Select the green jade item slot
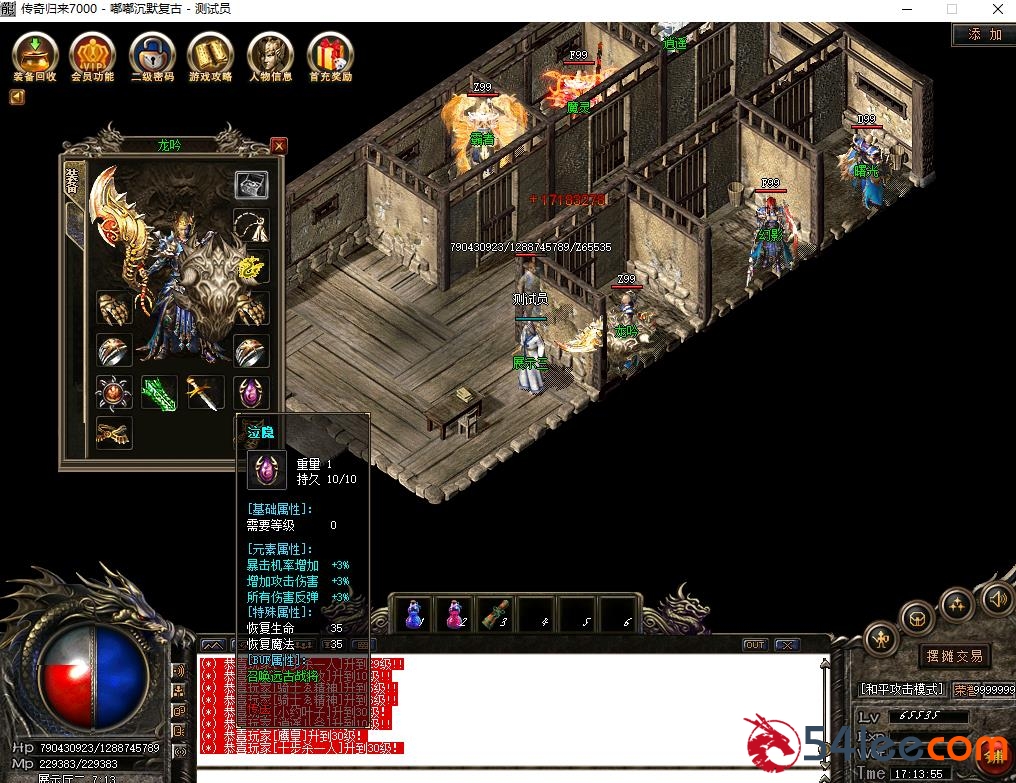 click(159, 393)
